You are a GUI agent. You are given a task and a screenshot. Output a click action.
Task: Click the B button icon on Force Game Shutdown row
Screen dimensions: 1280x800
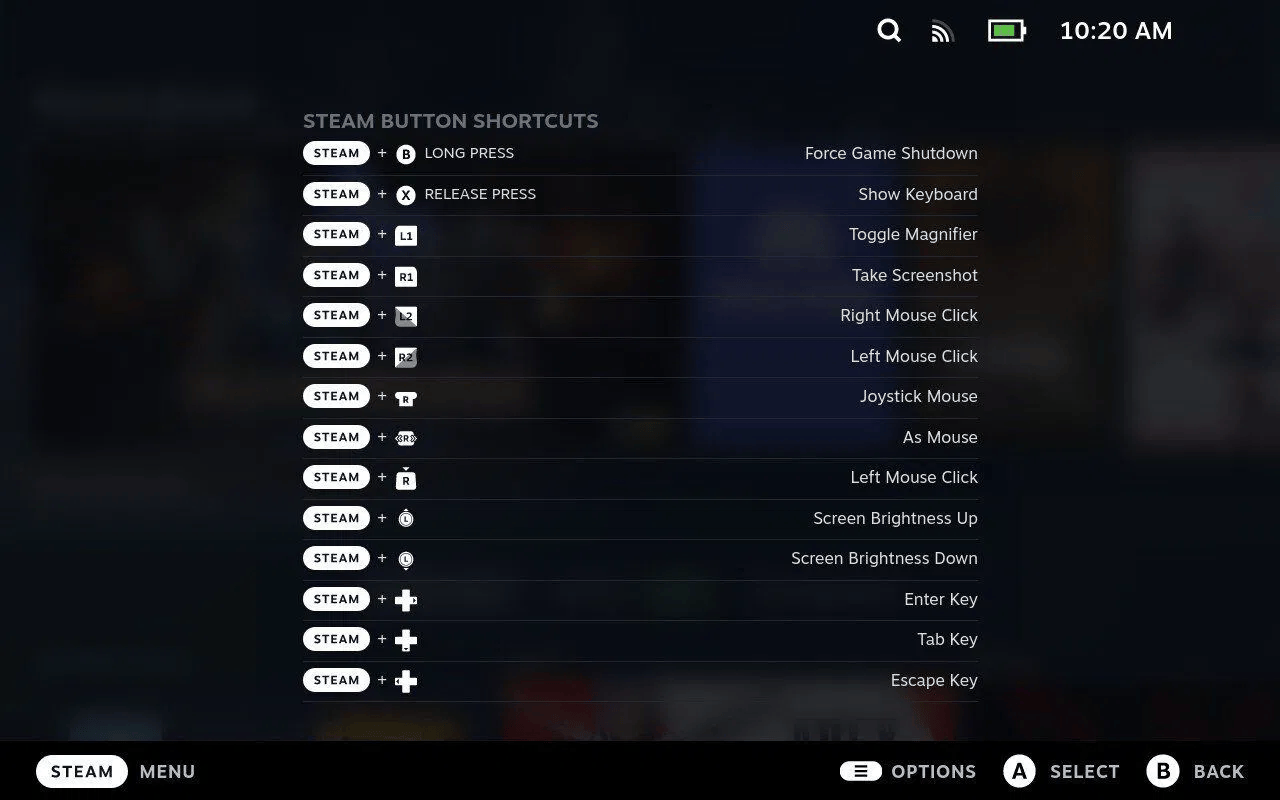pos(405,153)
